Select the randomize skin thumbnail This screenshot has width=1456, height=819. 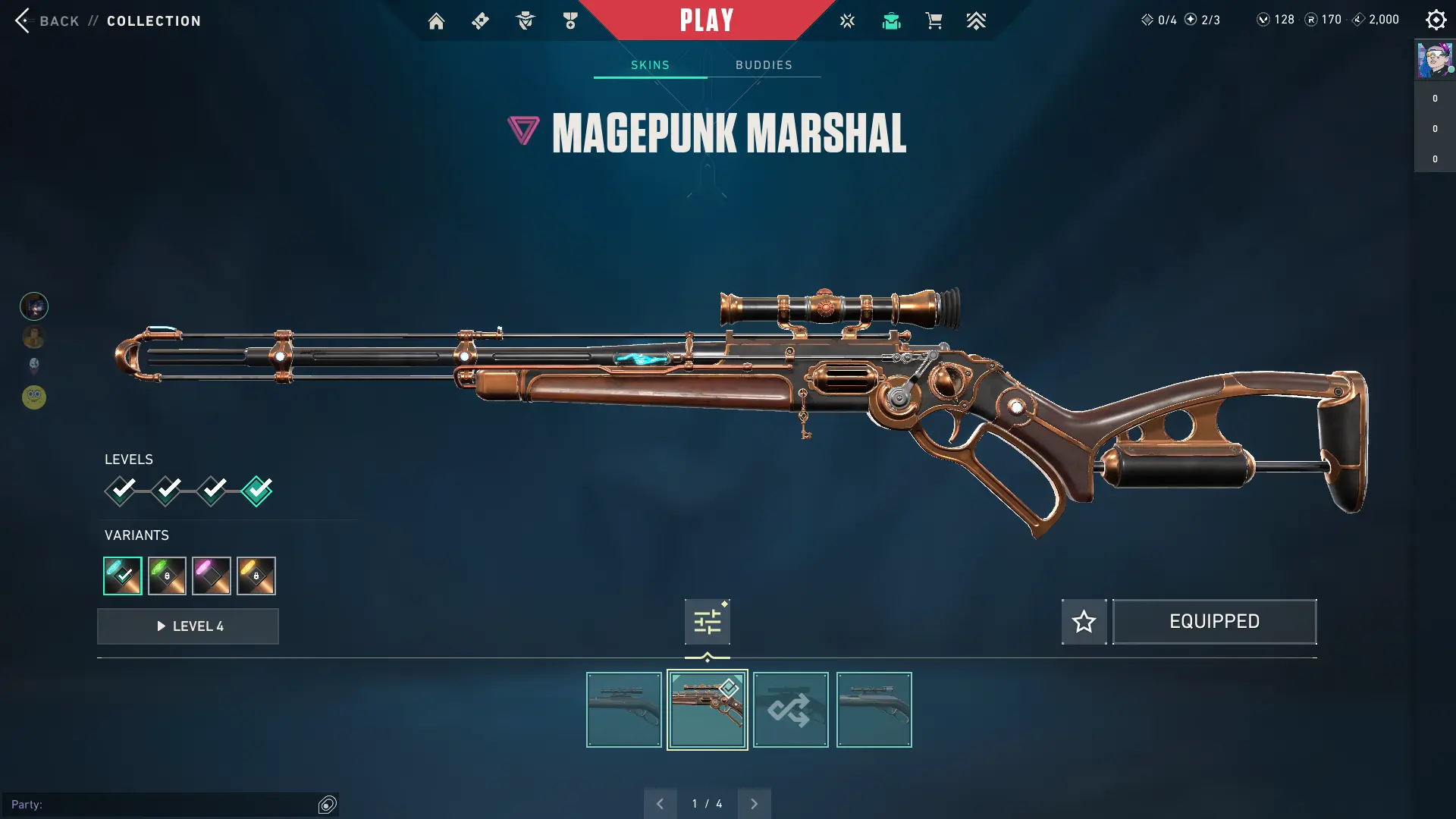pos(790,710)
